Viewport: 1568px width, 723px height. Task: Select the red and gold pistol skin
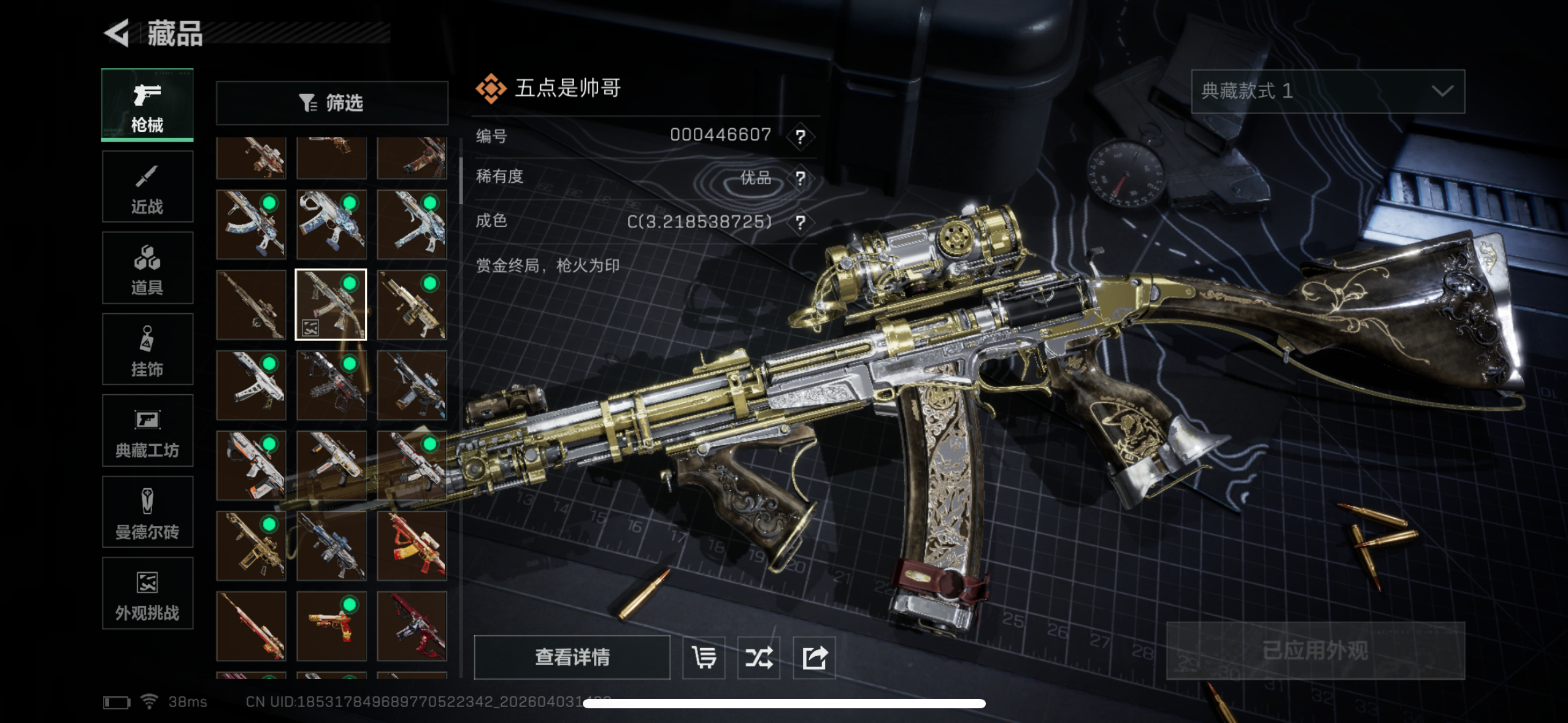pos(331,626)
